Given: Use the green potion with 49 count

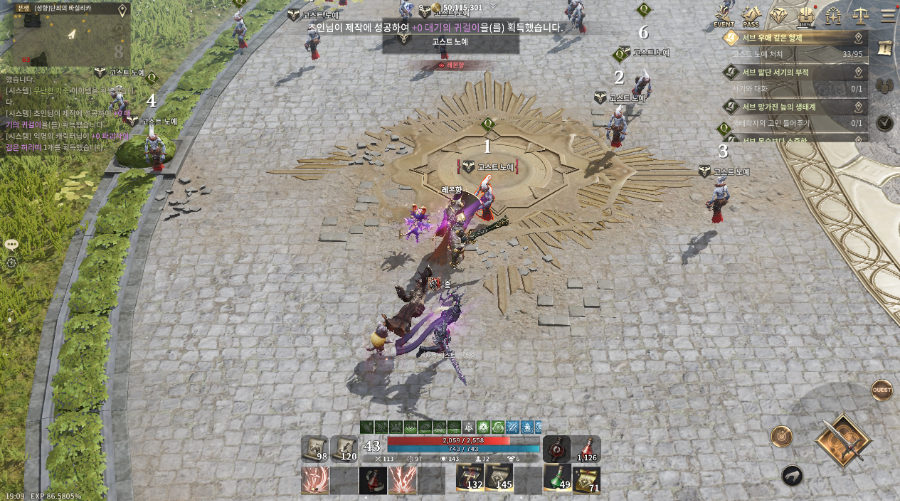Looking at the screenshot, I should pyautogui.click(x=557, y=478).
